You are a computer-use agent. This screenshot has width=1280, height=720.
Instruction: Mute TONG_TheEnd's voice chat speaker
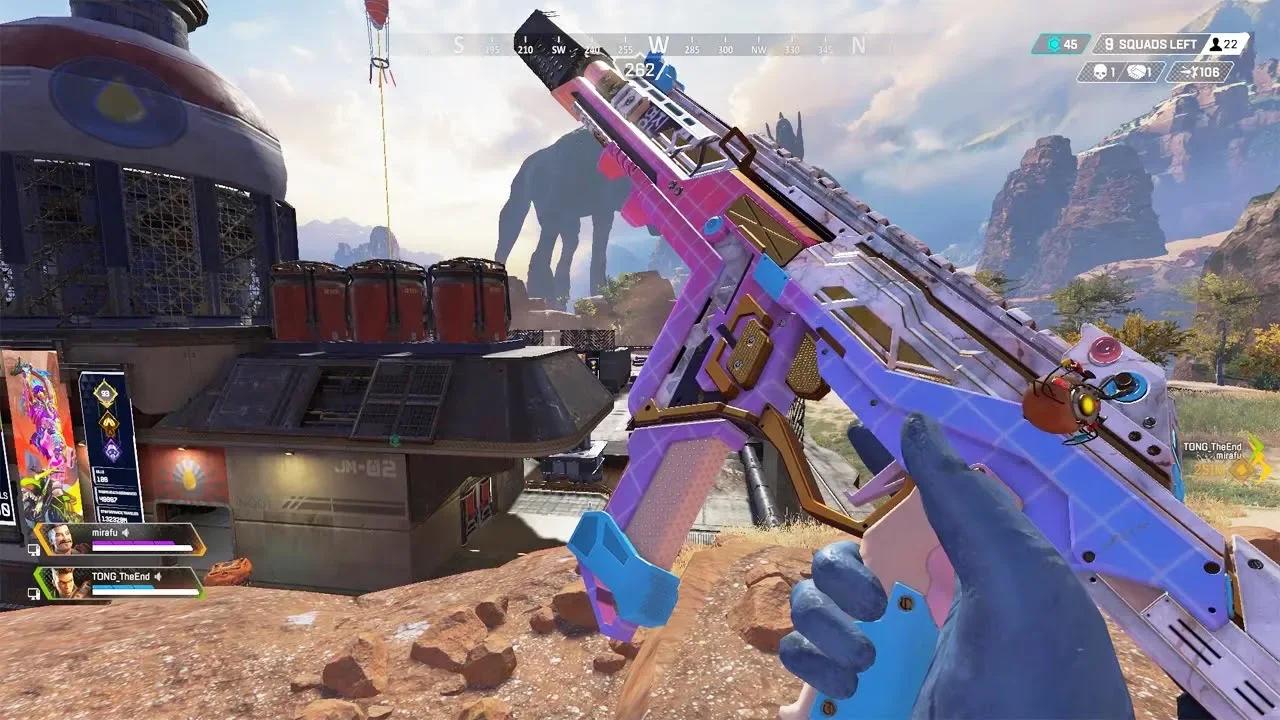pos(157,575)
